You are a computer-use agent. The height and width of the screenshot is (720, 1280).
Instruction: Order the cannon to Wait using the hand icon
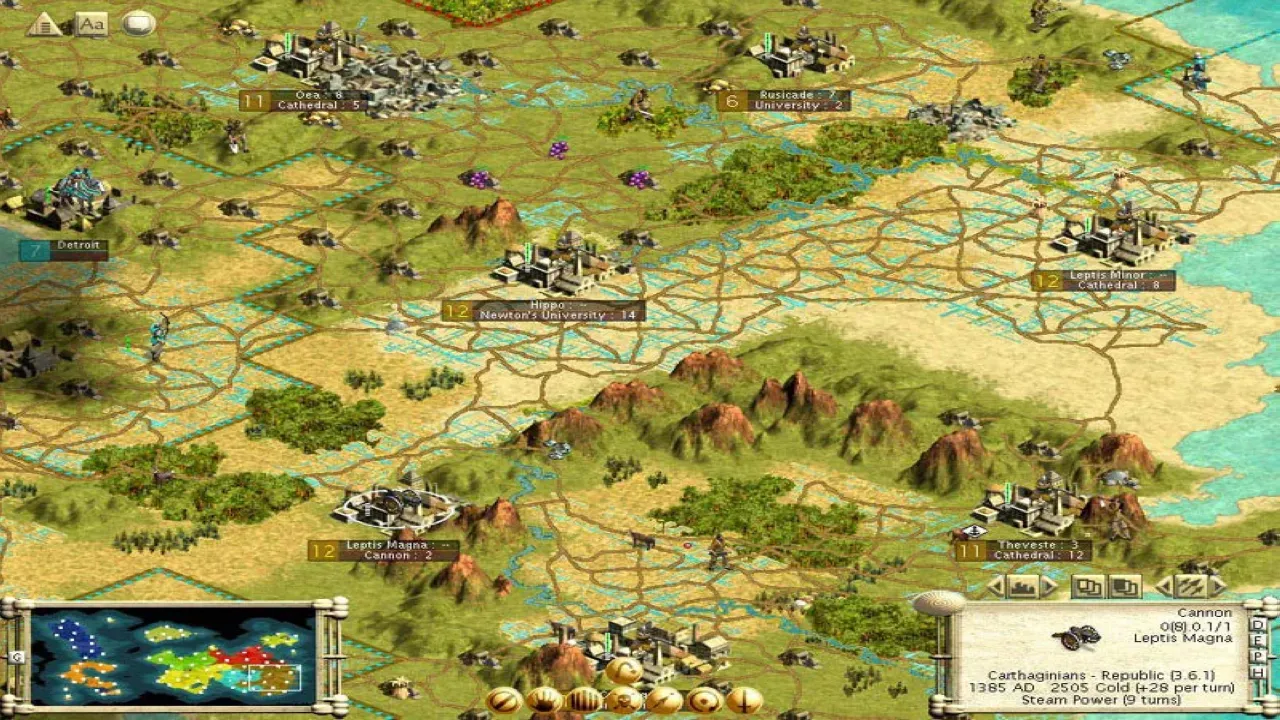tap(543, 700)
